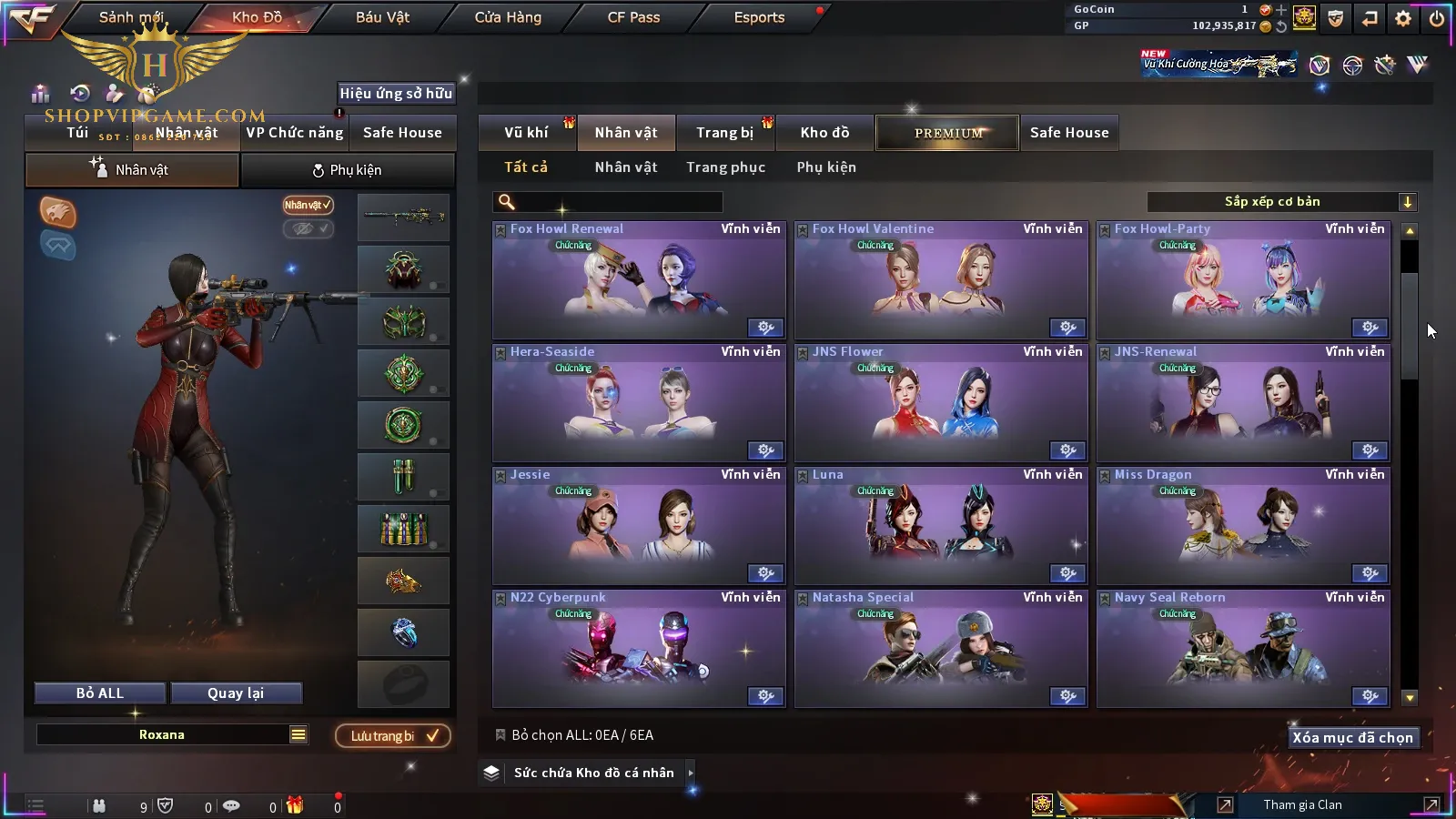1456x819 pixels.
Task: Switch to the VP Chức năng bag tab
Action: [295, 133]
